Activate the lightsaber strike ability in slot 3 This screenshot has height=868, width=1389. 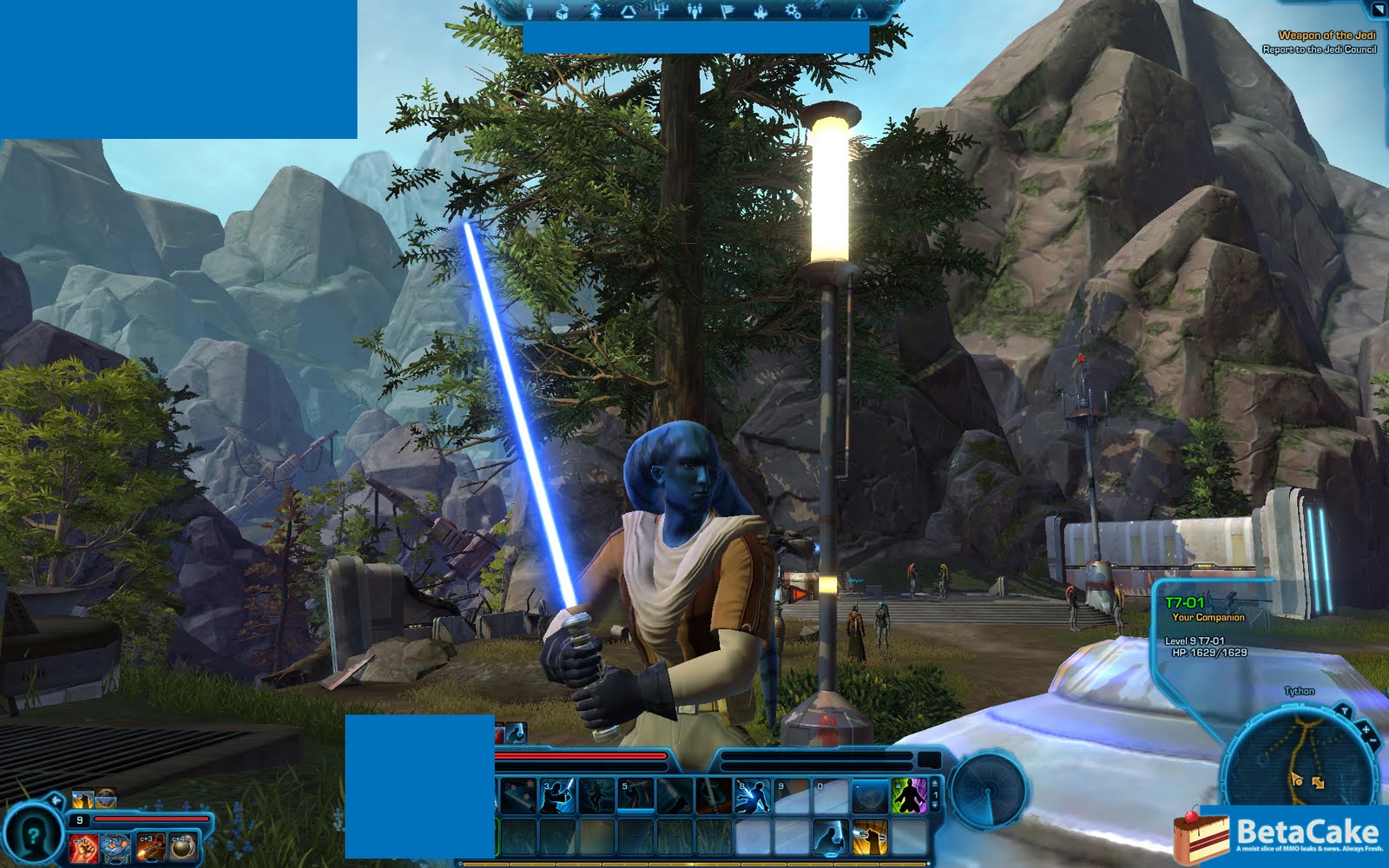tap(557, 796)
